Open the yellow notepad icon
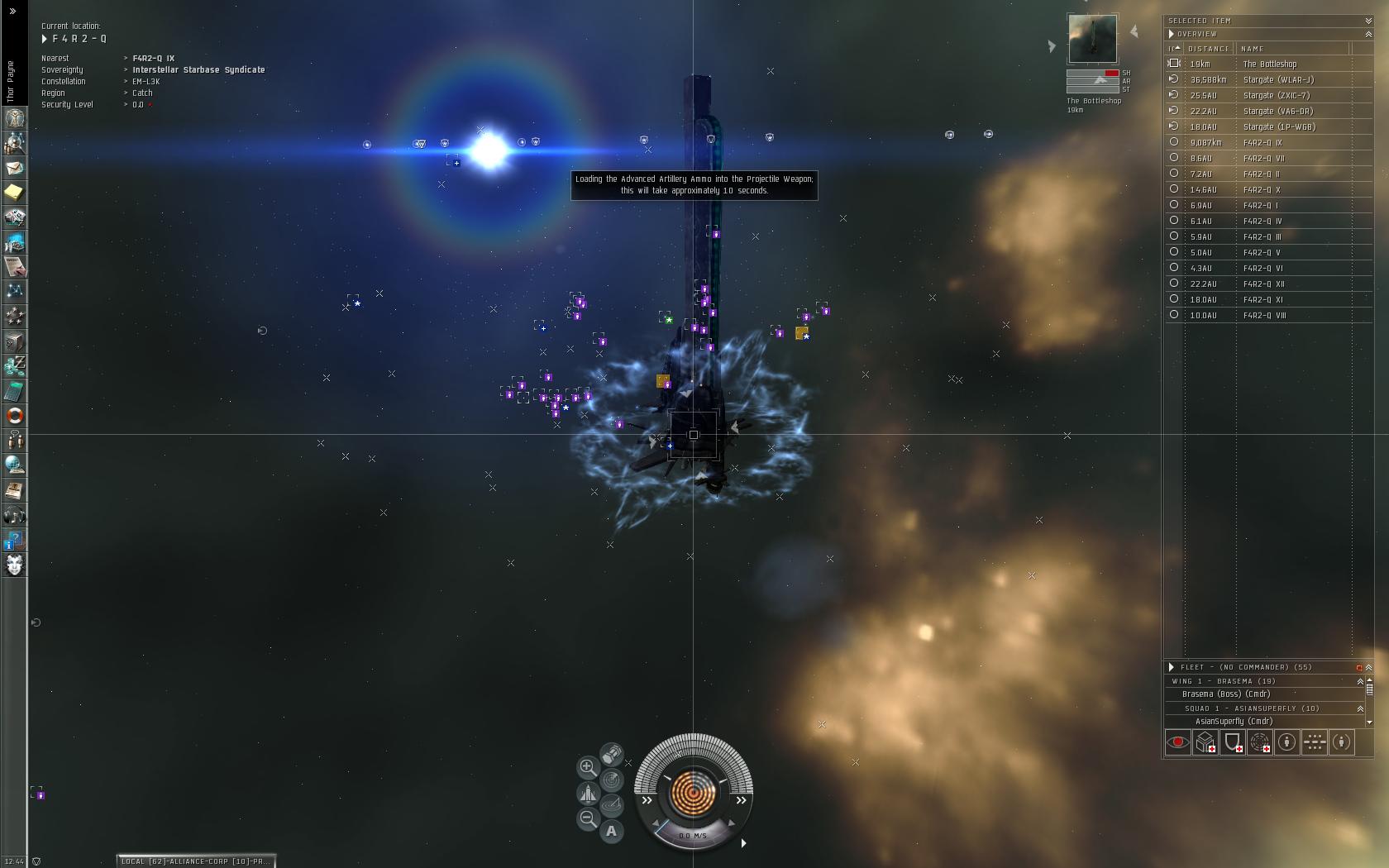Viewport: 1389px width, 868px height. pos(14,193)
